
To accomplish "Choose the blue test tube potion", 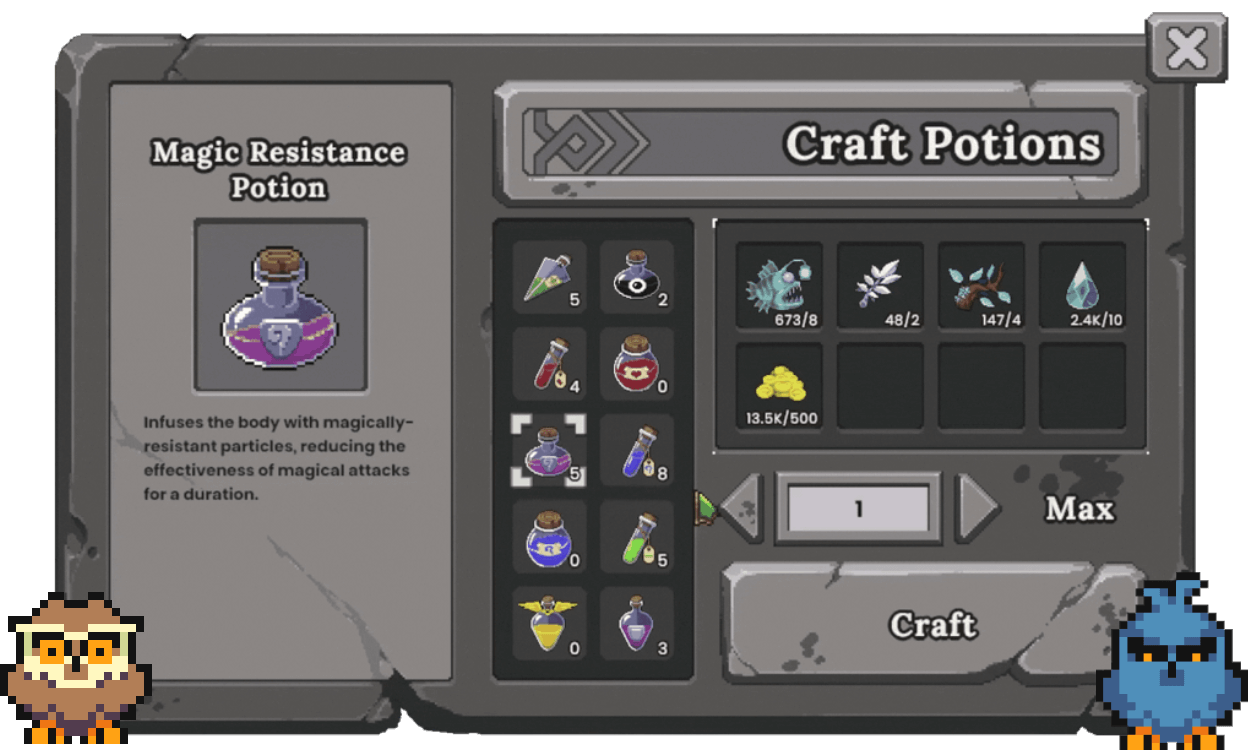I will point(637,451).
